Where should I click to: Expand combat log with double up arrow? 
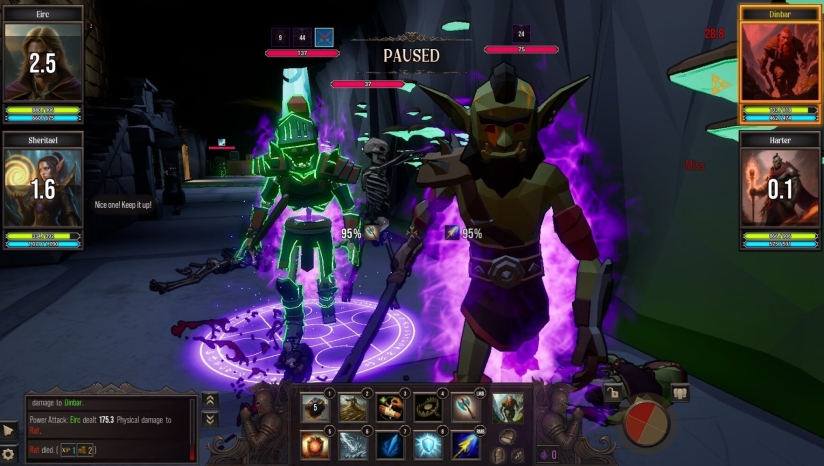click(210, 400)
